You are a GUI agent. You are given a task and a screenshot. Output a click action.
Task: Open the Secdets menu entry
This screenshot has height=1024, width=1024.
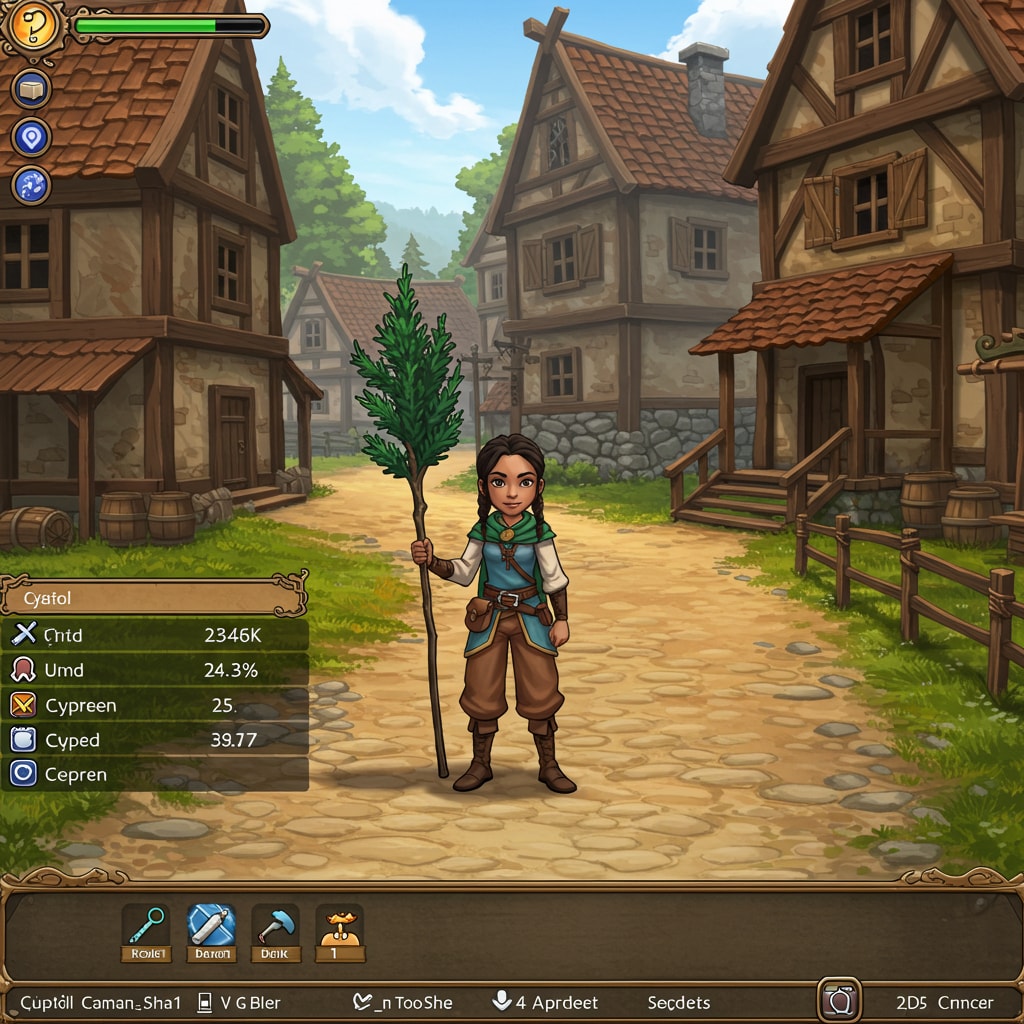click(x=678, y=1002)
